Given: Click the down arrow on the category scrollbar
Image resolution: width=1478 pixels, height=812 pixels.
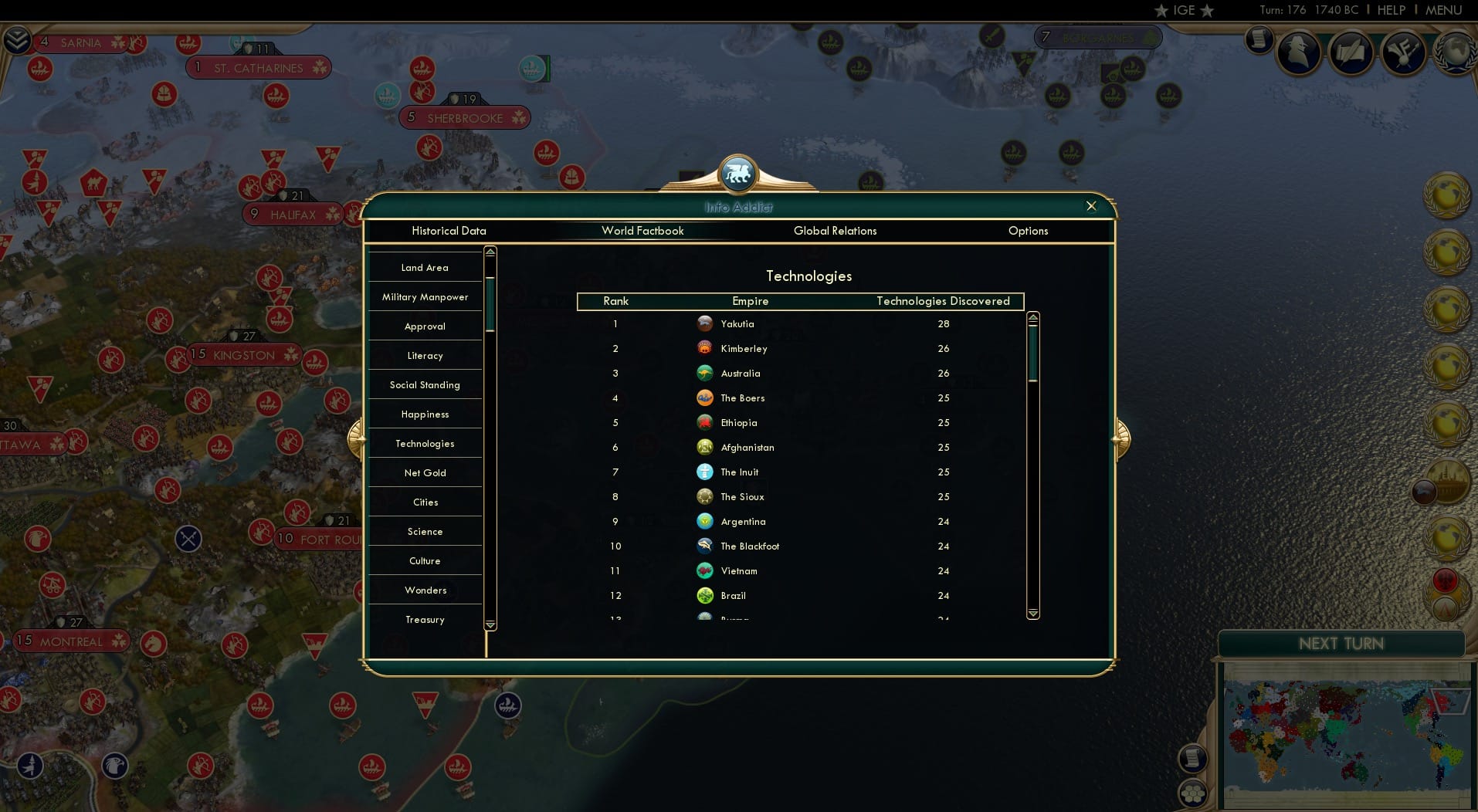Looking at the screenshot, I should tap(489, 625).
